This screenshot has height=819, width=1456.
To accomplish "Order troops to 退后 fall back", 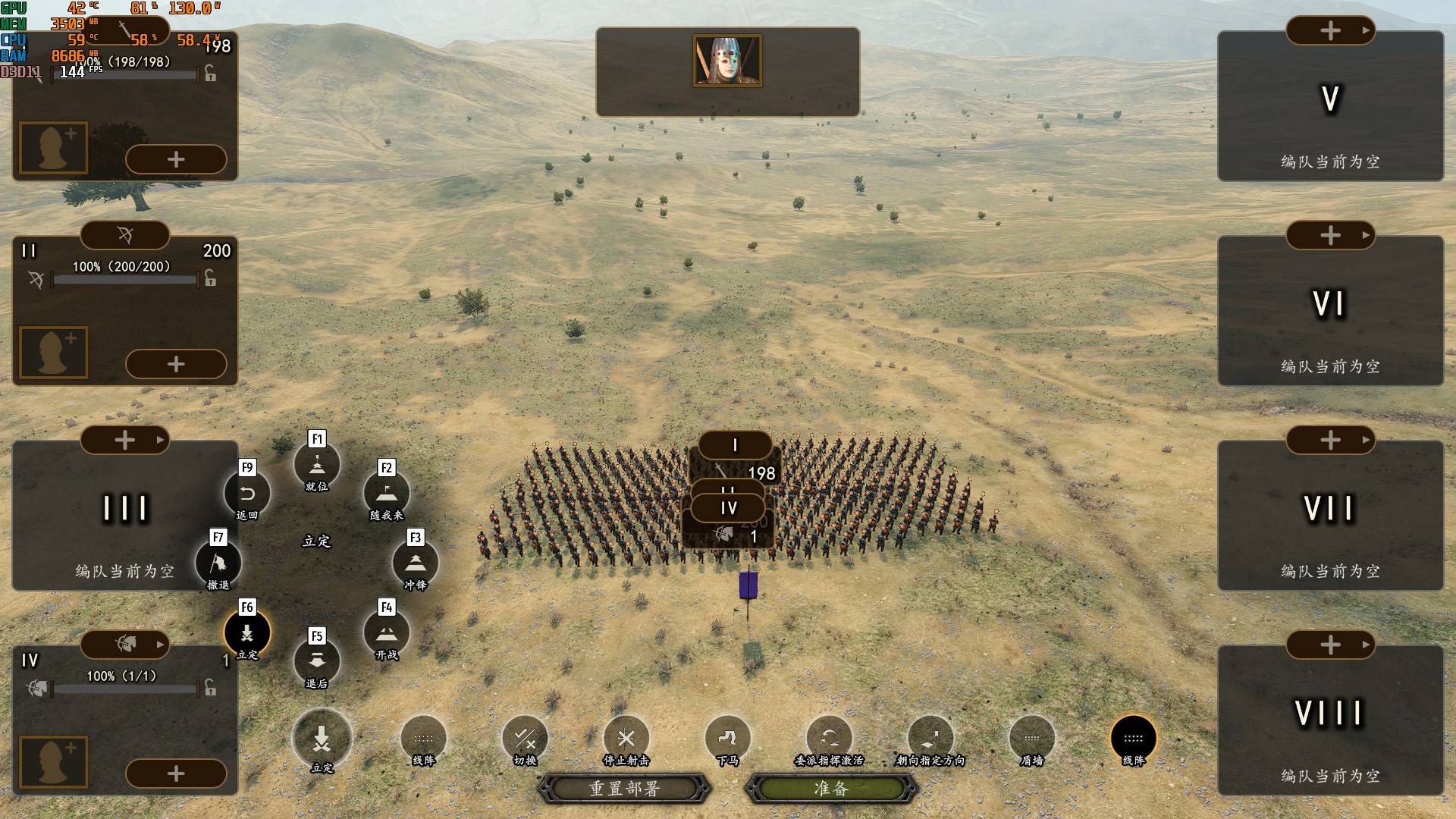I will click(x=317, y=661).
